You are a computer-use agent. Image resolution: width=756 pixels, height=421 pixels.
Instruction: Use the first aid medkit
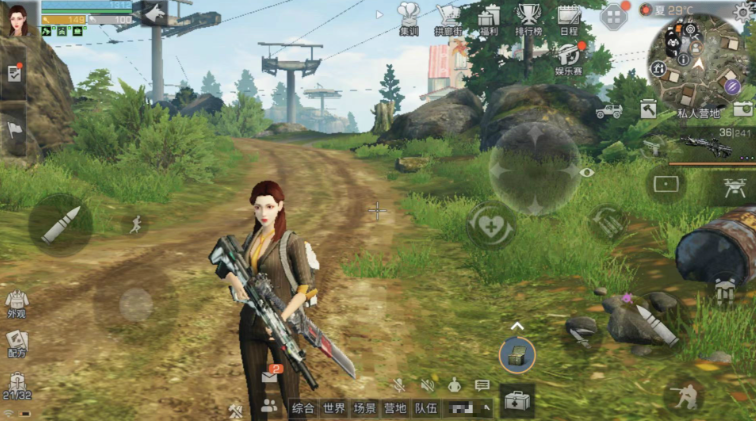517,401
